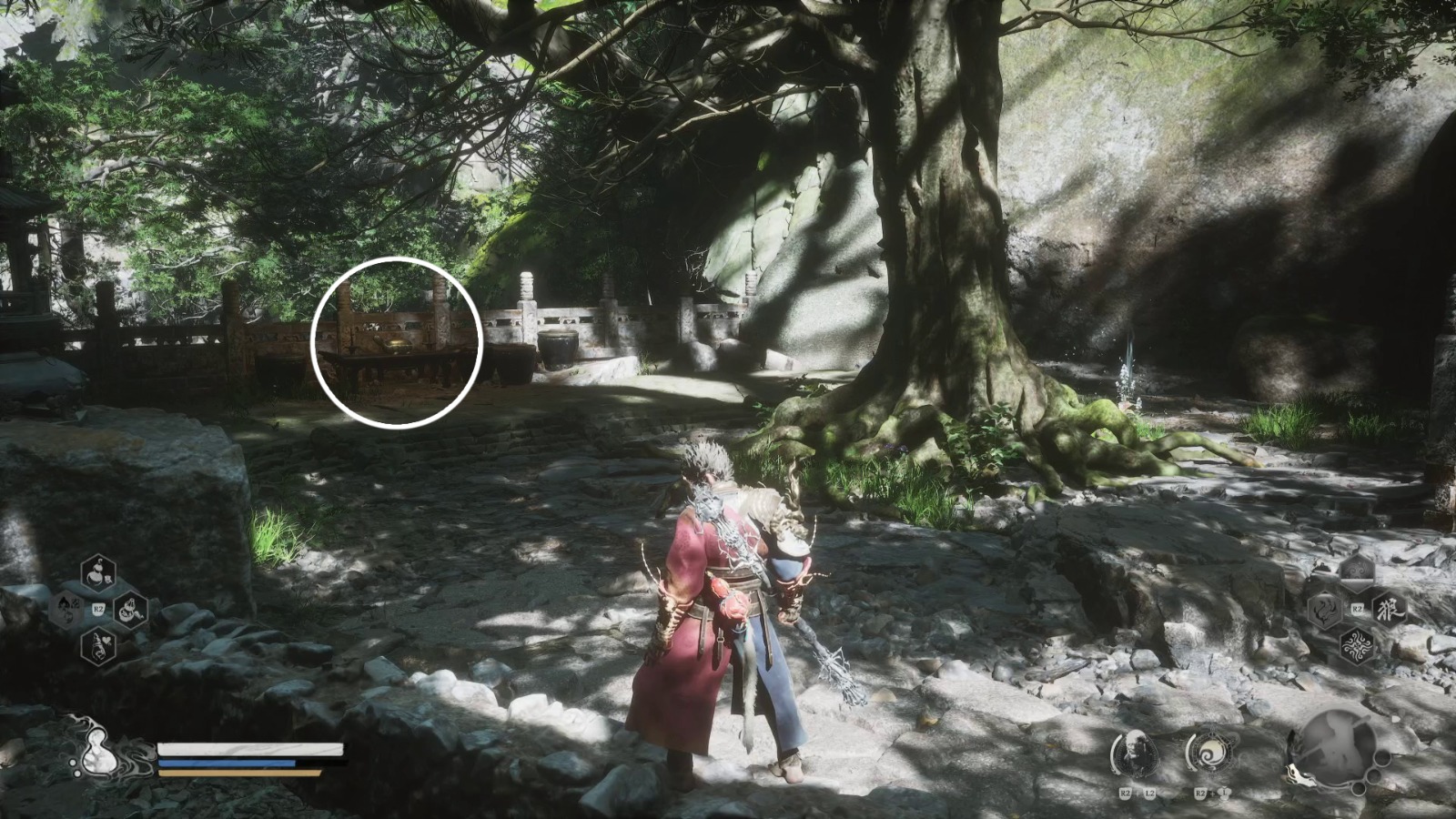The width and height of the screenshot is (1456, 819).
Task: Toggle the L2 badge under the relic icon
Action: (x=1149, y=794)
